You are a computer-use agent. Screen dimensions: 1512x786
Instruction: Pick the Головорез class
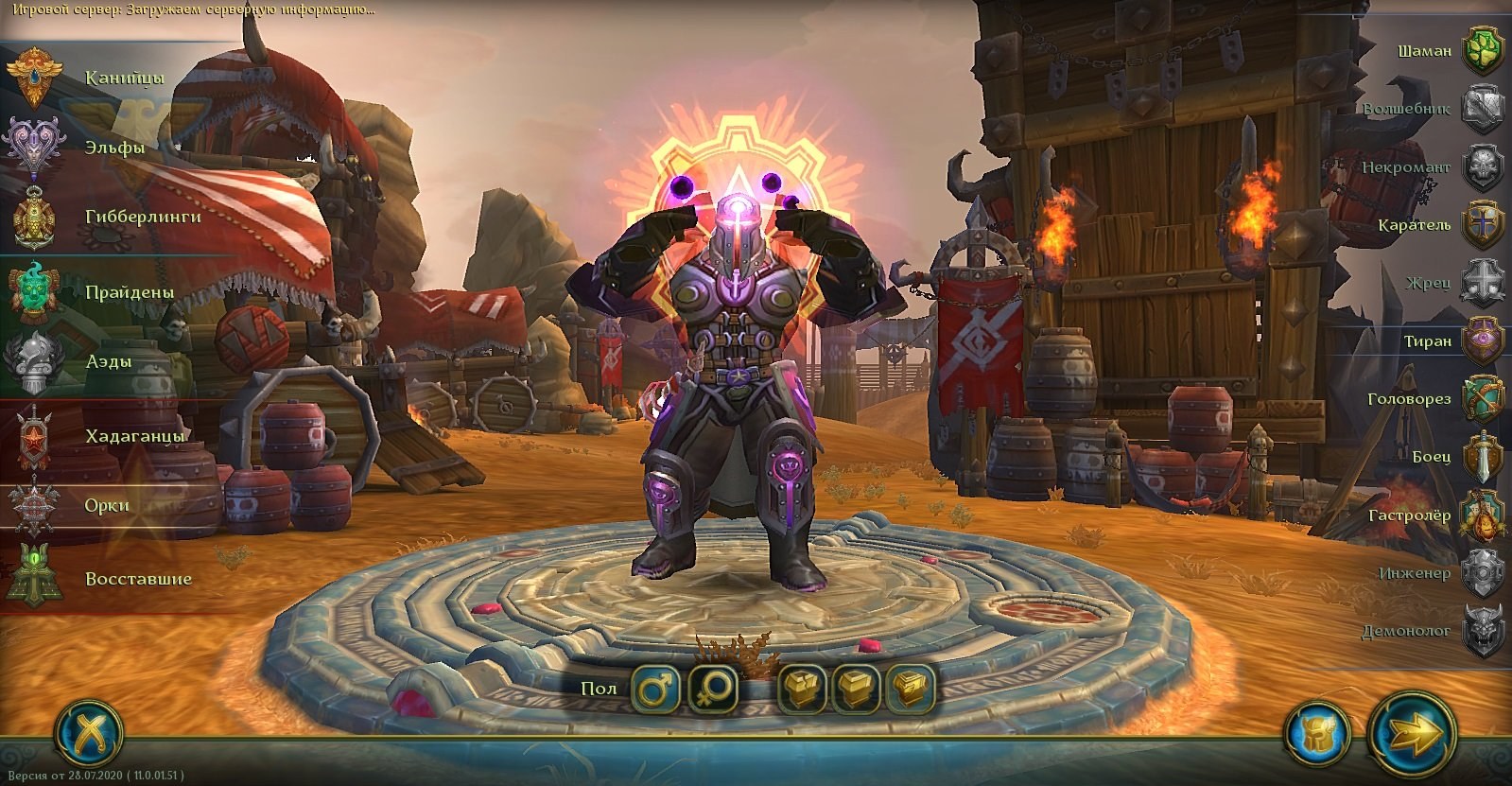(1482, 398)
